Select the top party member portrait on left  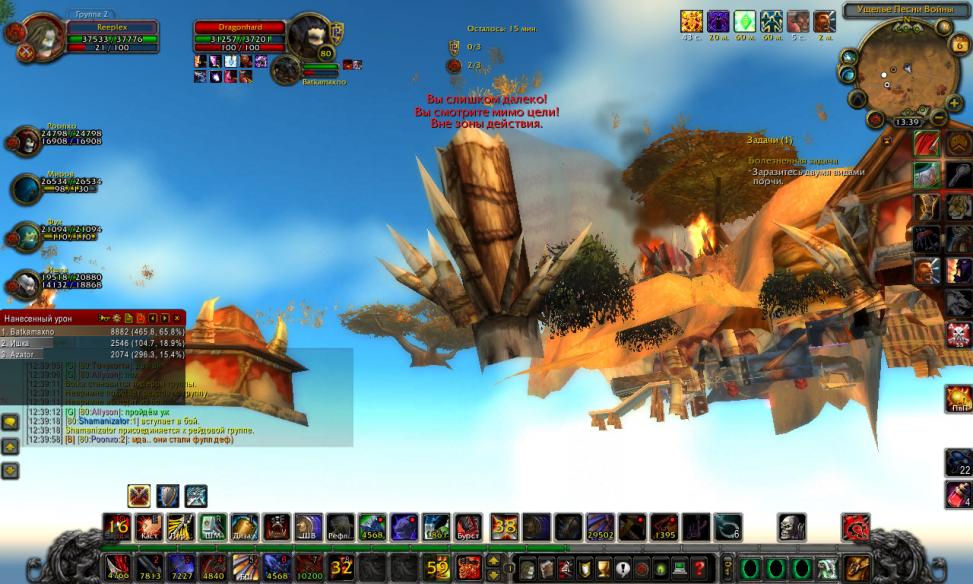(x=26, y=142)
